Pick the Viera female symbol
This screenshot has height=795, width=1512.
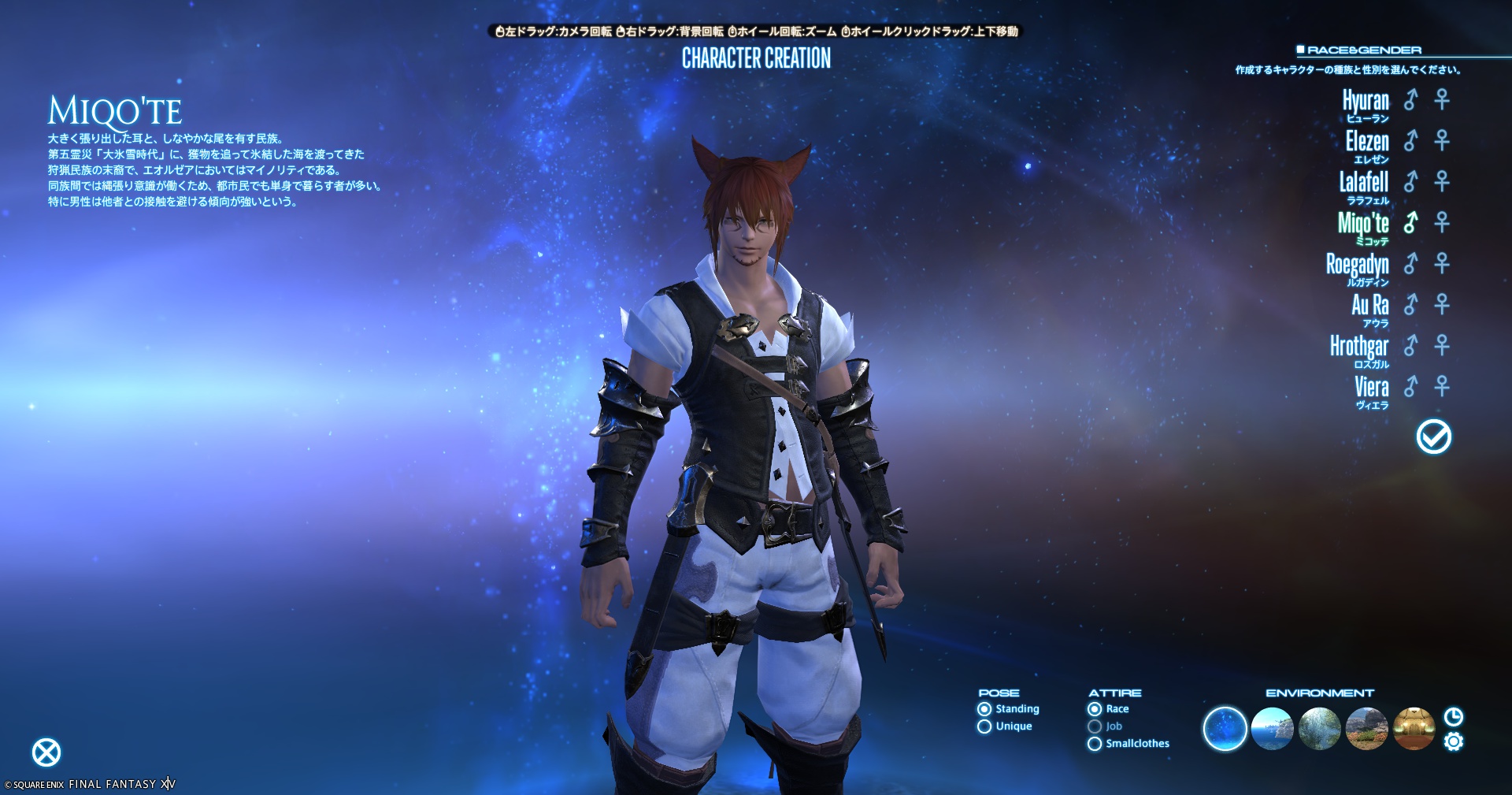1442,387
